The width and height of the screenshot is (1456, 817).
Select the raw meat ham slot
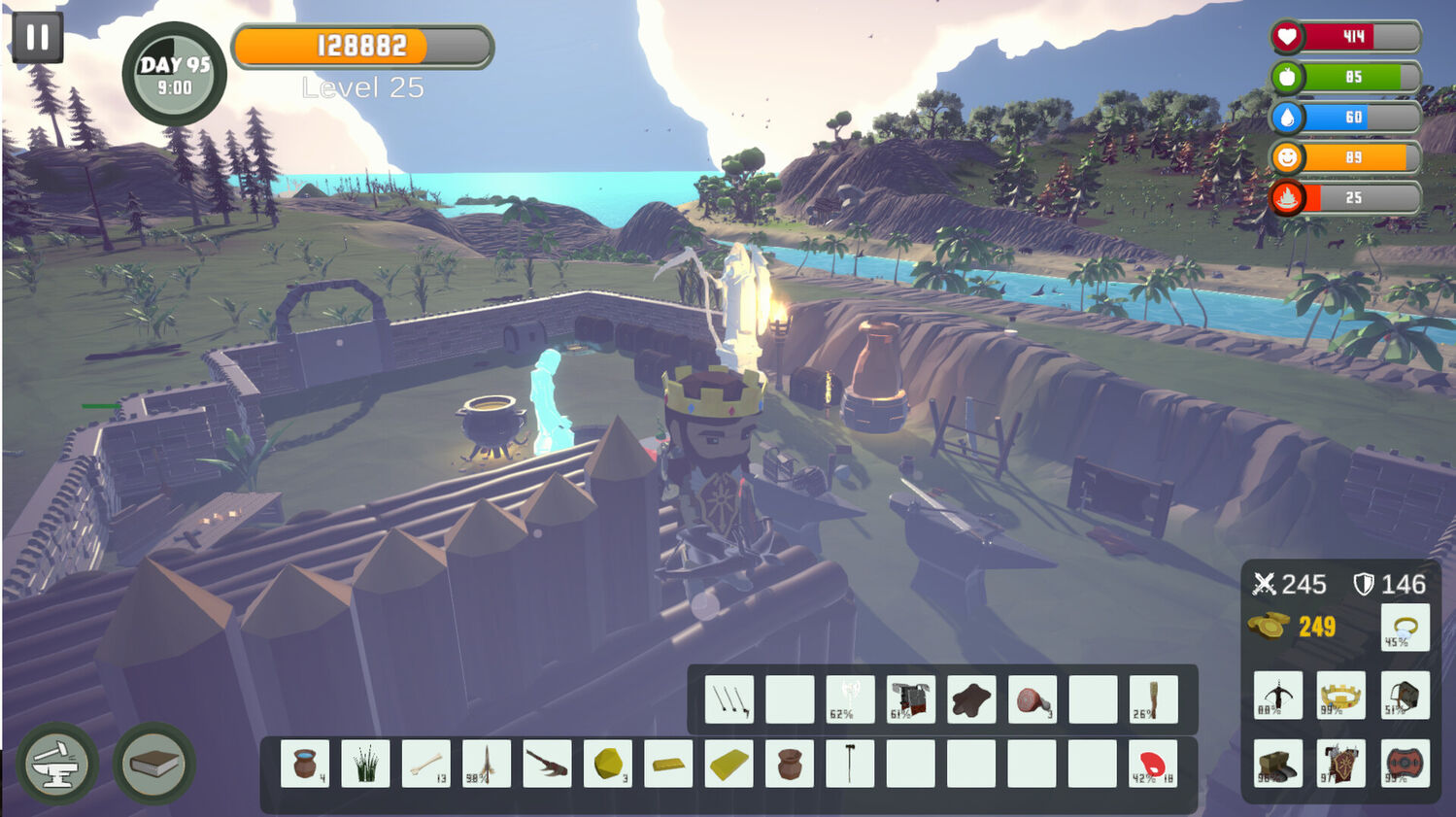tap(1033, 699)
